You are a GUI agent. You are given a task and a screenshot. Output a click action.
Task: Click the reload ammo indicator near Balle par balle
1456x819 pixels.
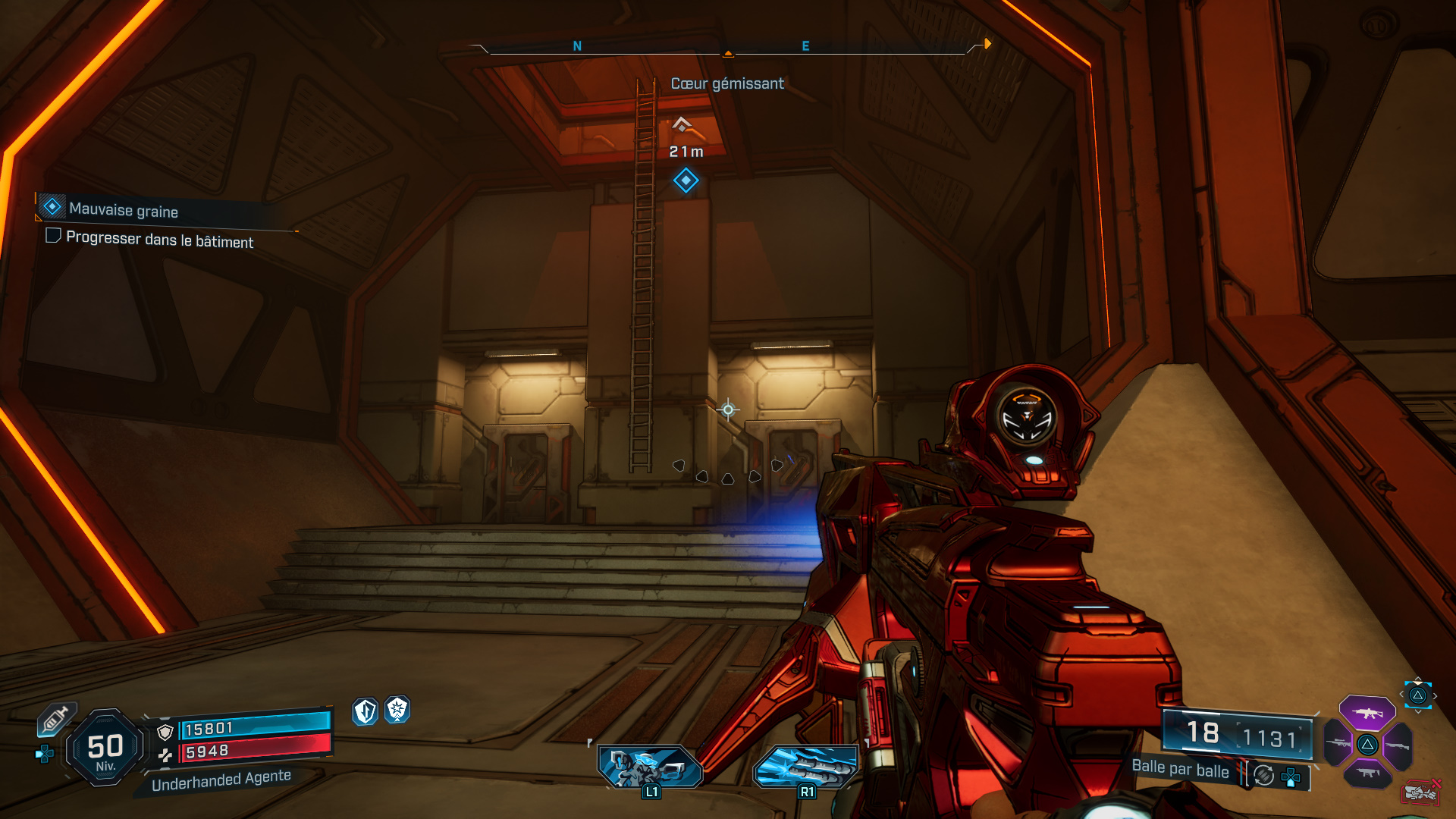(x=1263, y=777)
